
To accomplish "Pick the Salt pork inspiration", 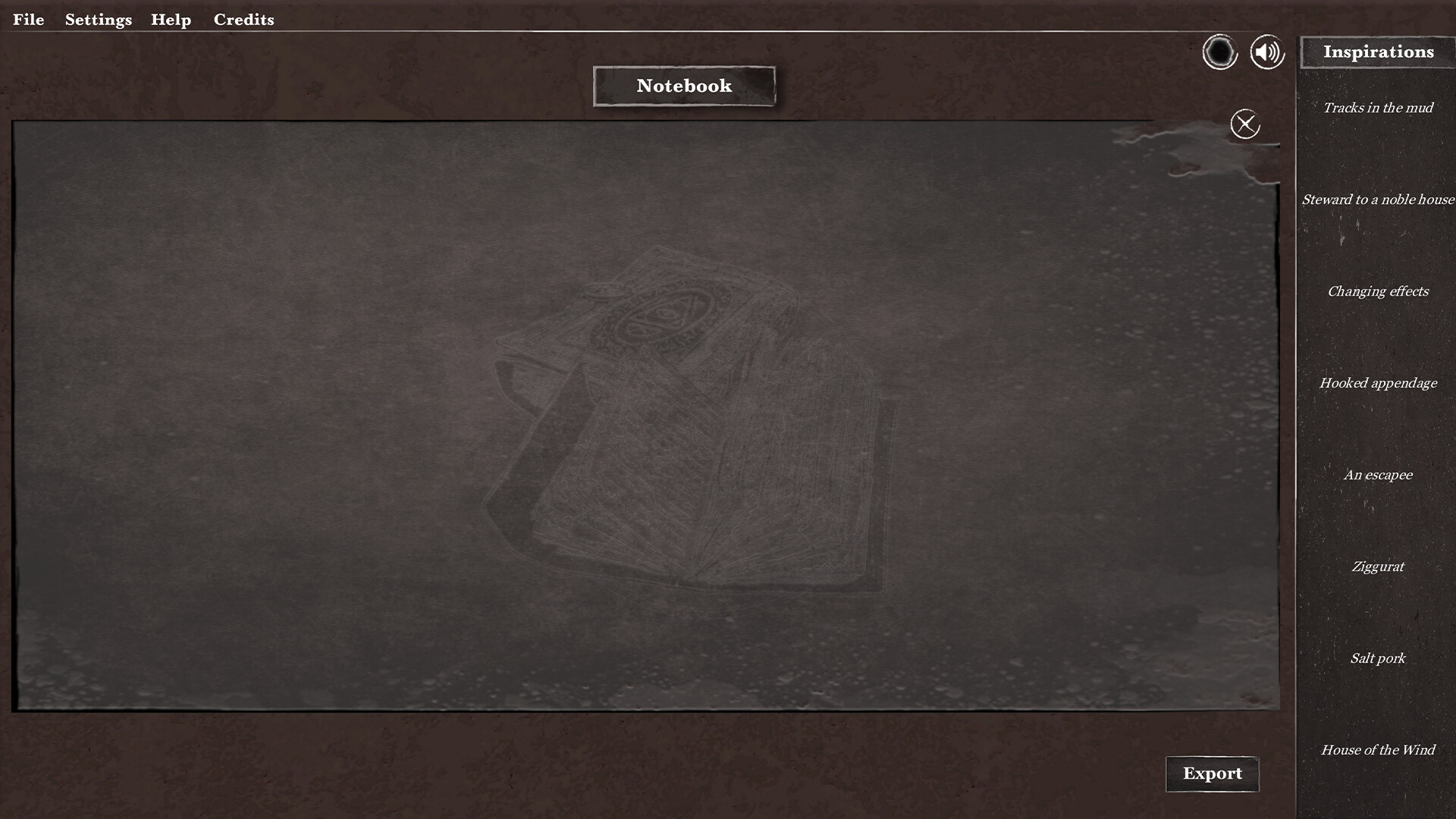I will [1377, 658].
